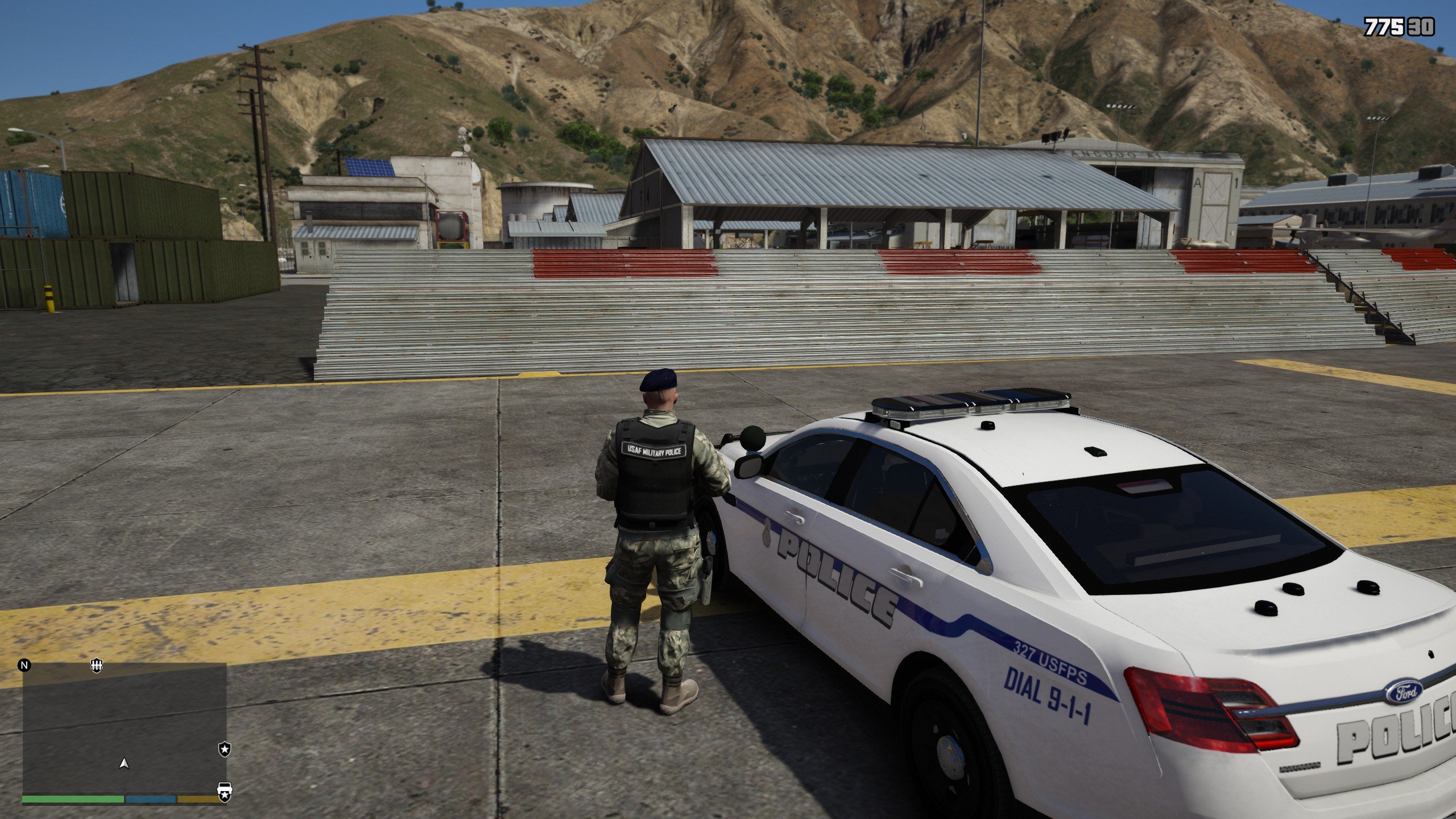Screen dimensions: 1456x819
Task: Click the star shield police blip
Action: tap(225, 750)
